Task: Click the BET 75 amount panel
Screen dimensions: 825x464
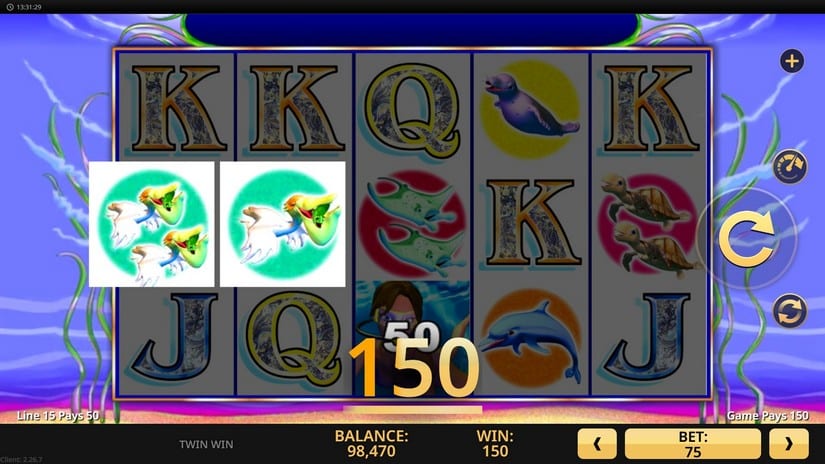Action: pyautogui.click(x=692, y=443)
